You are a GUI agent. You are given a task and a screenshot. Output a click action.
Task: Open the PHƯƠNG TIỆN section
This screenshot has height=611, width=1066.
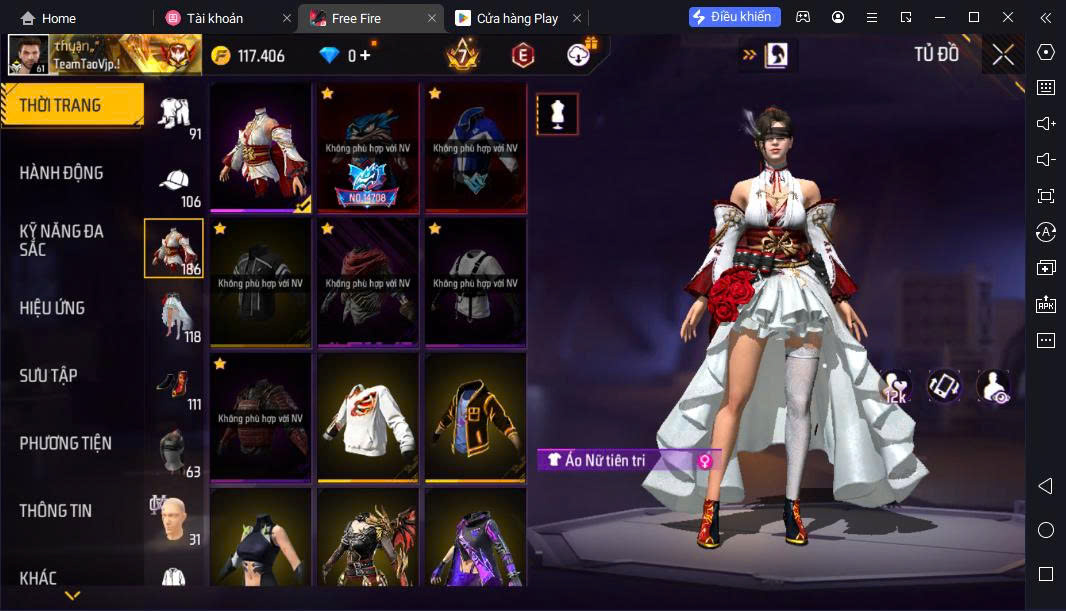(66, 443)
